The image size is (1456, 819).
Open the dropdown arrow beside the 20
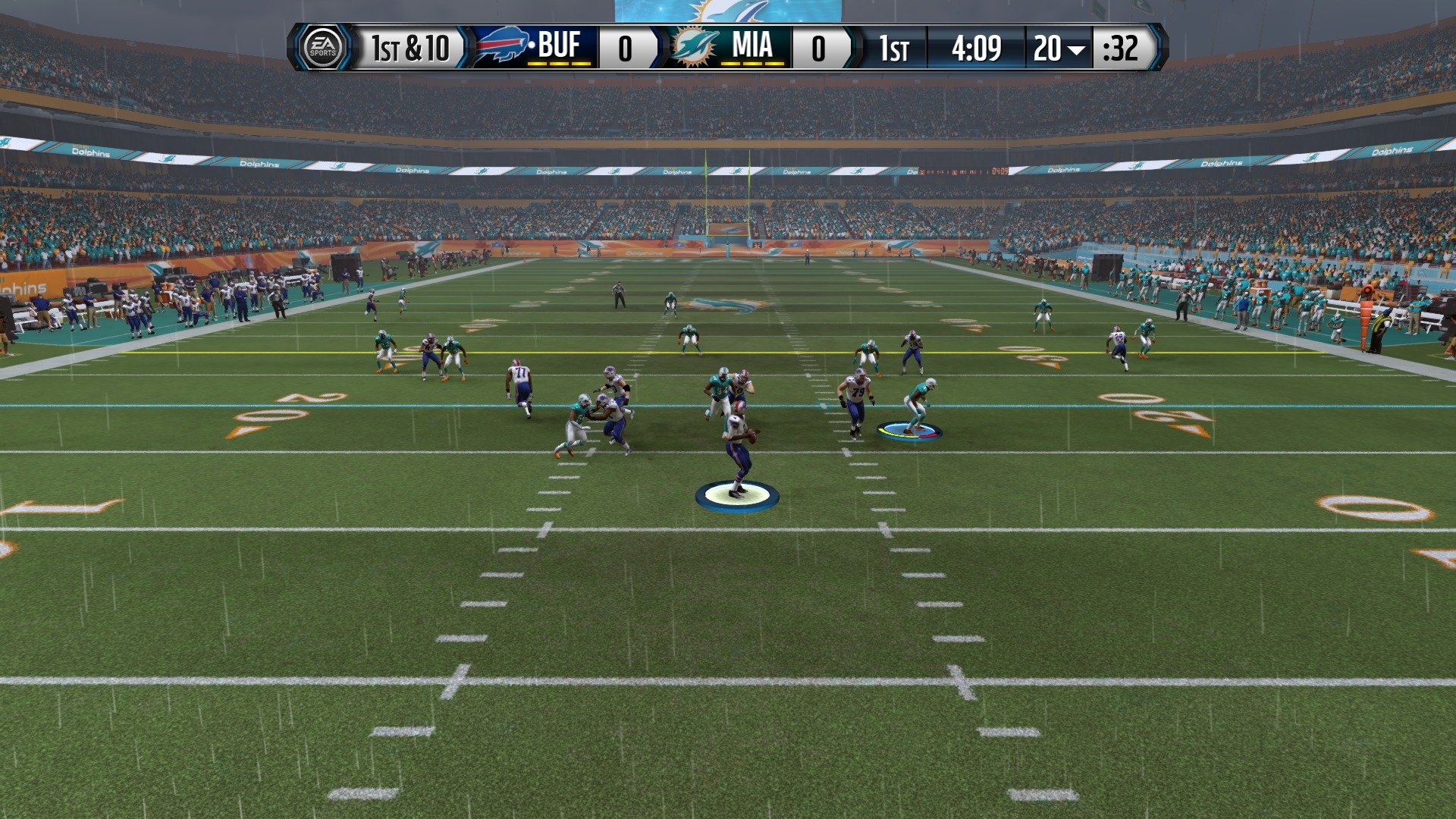(x=1075, y=49)
